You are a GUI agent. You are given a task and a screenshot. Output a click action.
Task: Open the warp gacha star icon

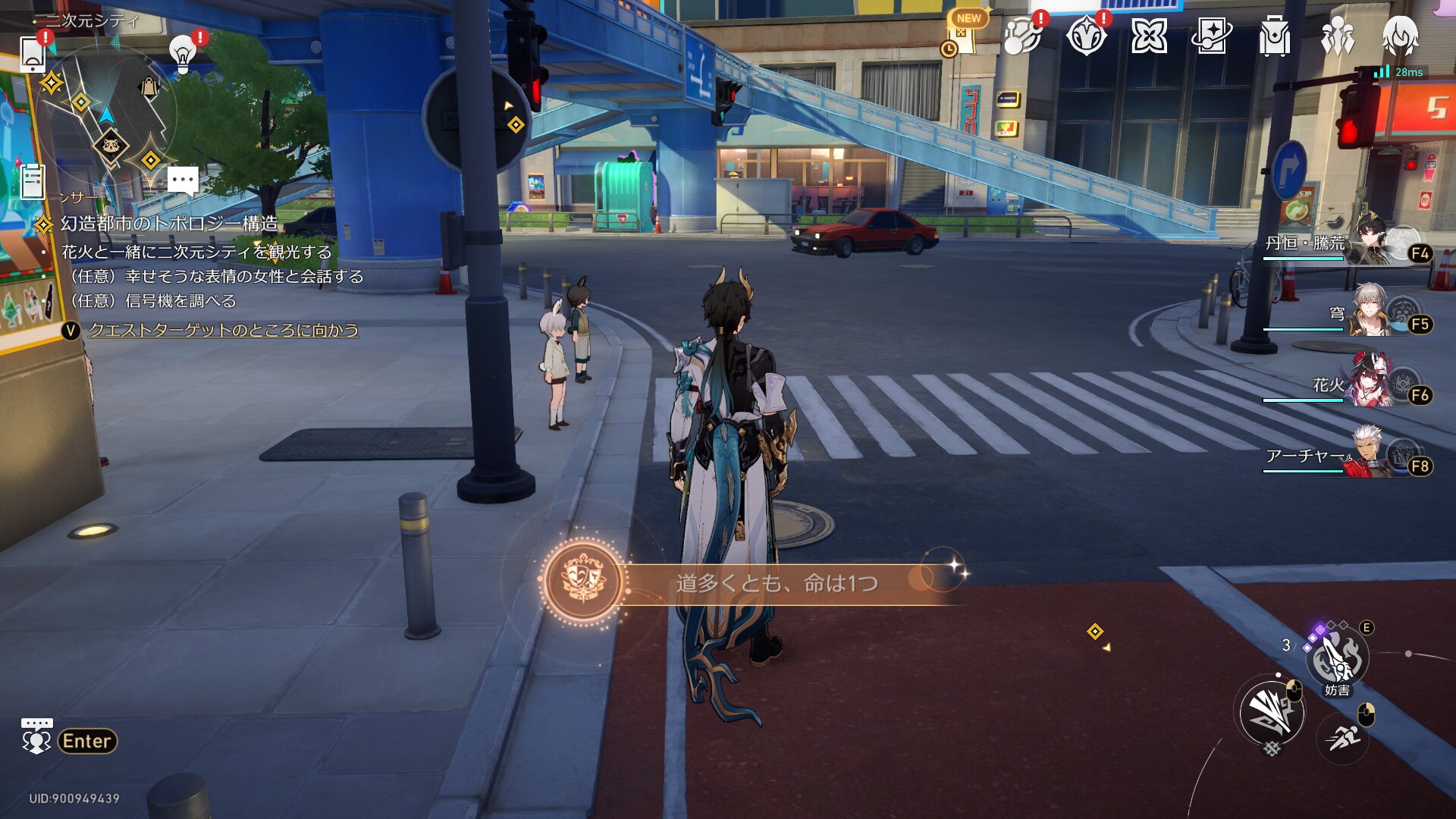click(1211, 36)
